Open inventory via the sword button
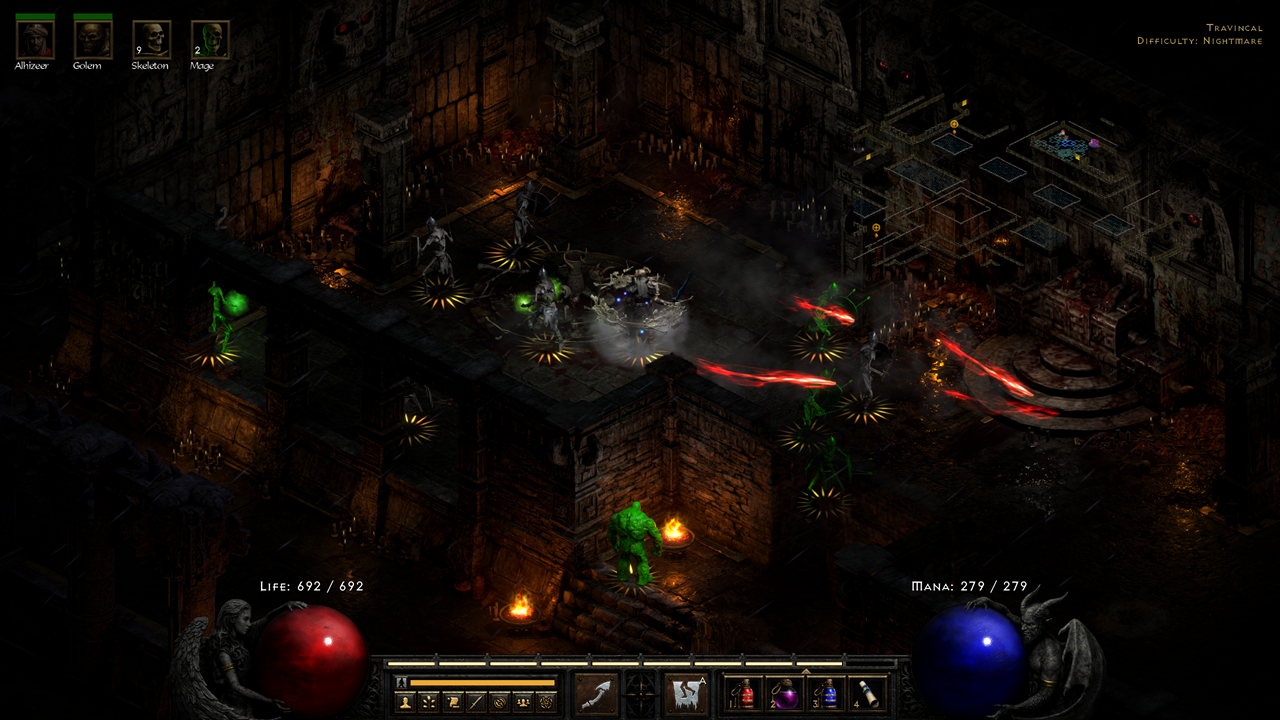Viewport: 1280px width, 720px height. 476,702
